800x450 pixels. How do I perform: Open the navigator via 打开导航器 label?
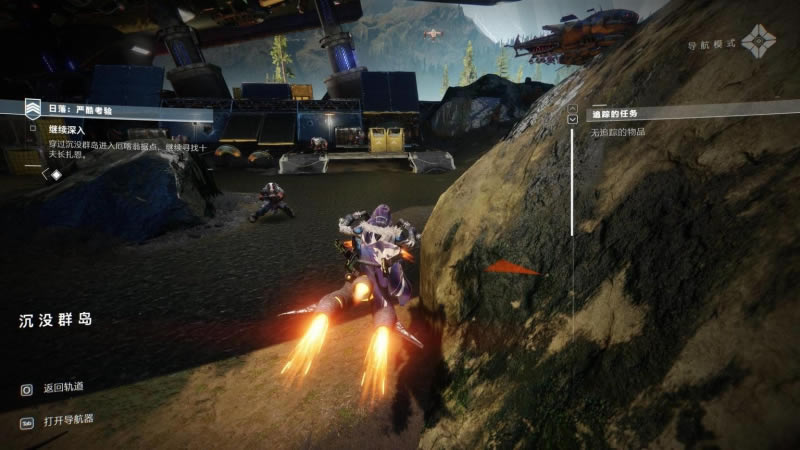[69, 419]
